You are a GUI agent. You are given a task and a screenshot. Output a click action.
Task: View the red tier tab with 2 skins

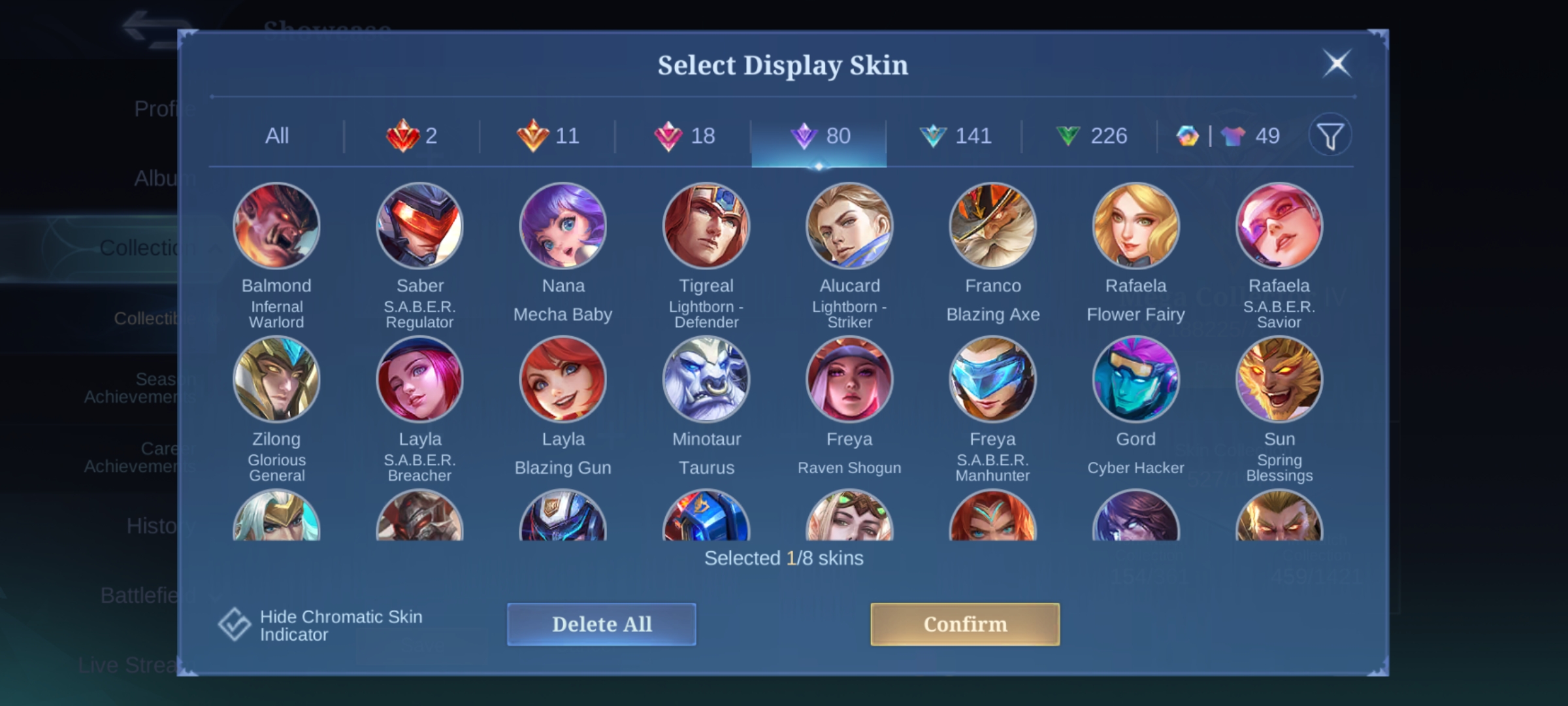[x=412, y=136]
